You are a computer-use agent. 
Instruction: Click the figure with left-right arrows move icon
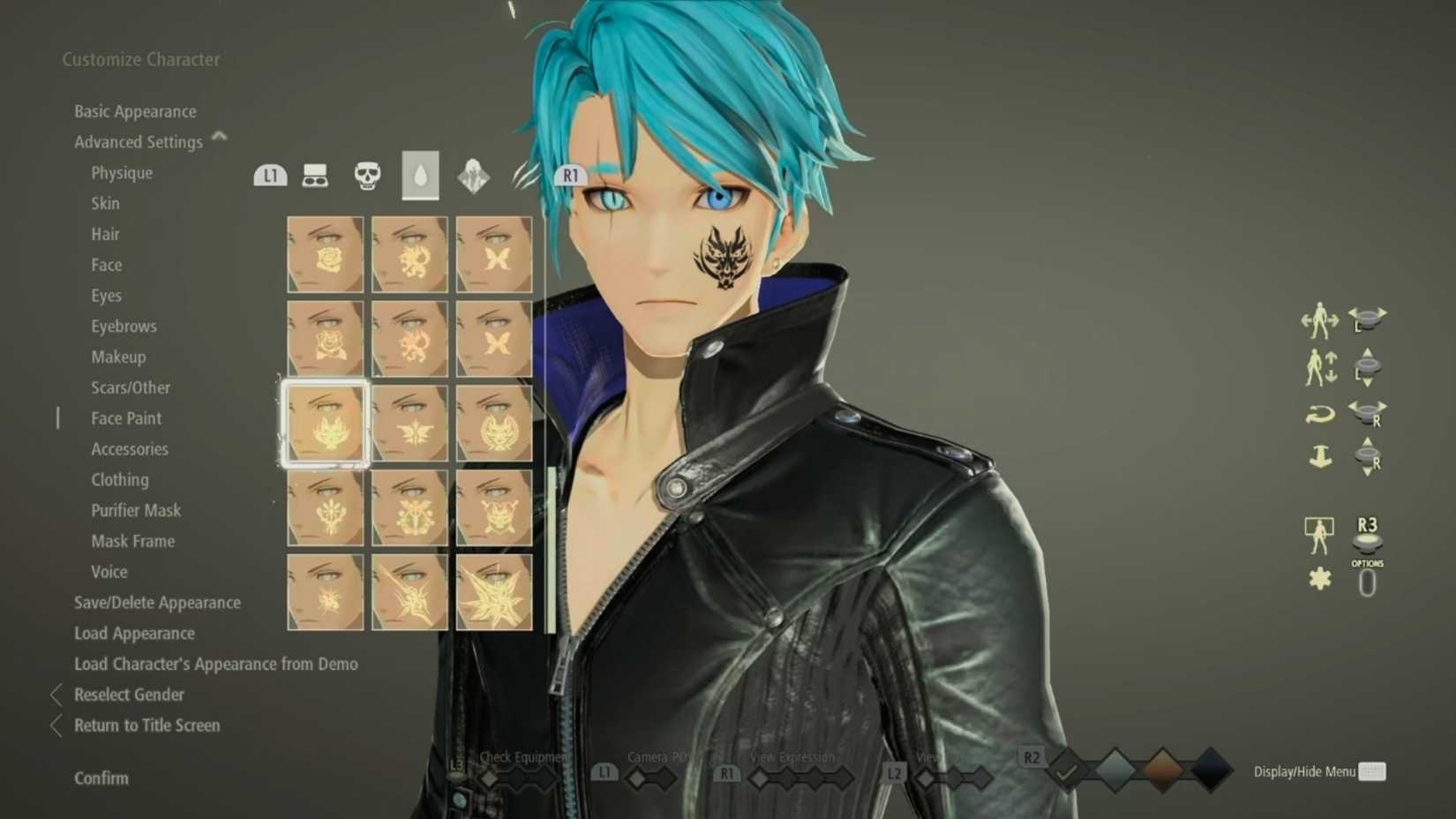pyautogui.click(x=1318, y=320)
